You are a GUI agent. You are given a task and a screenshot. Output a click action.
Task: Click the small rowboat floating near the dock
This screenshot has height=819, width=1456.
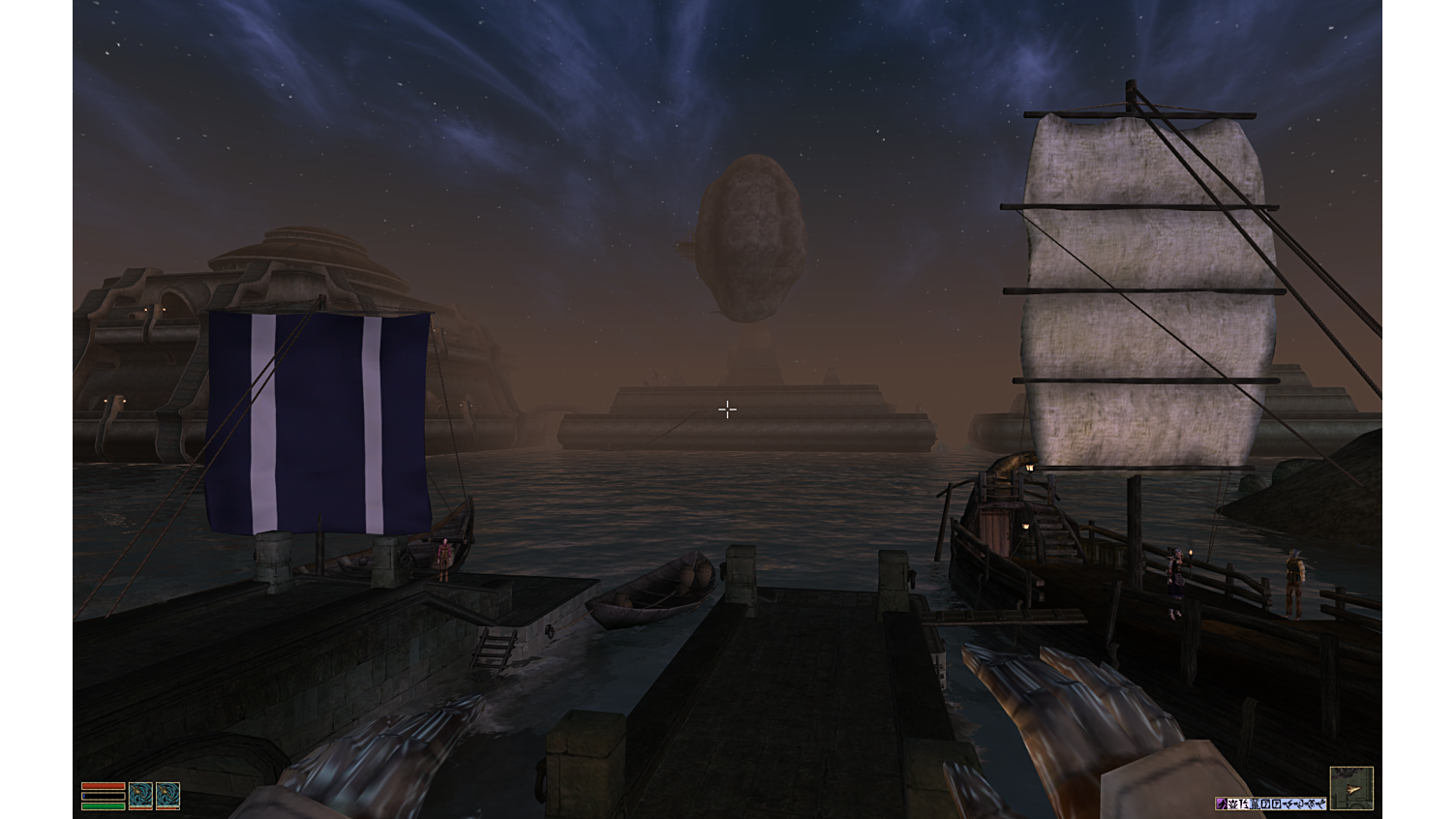653,589
